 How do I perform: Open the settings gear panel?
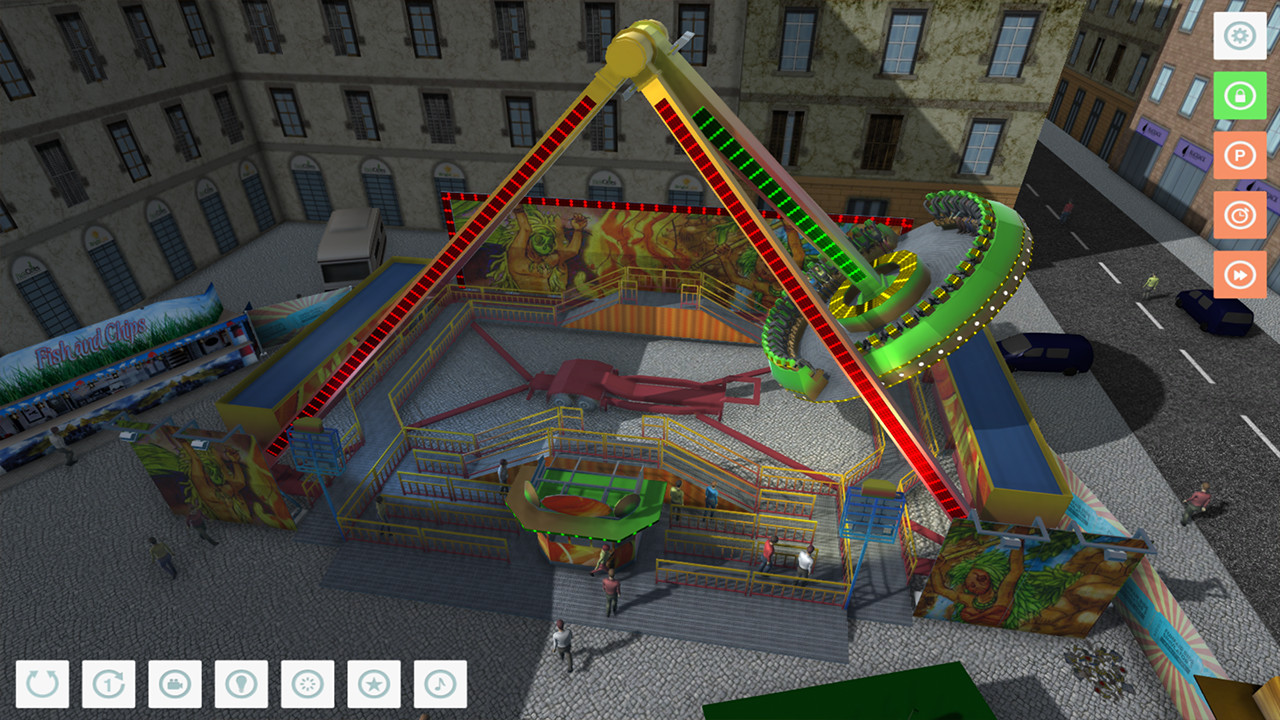(x=1240, y=34)
